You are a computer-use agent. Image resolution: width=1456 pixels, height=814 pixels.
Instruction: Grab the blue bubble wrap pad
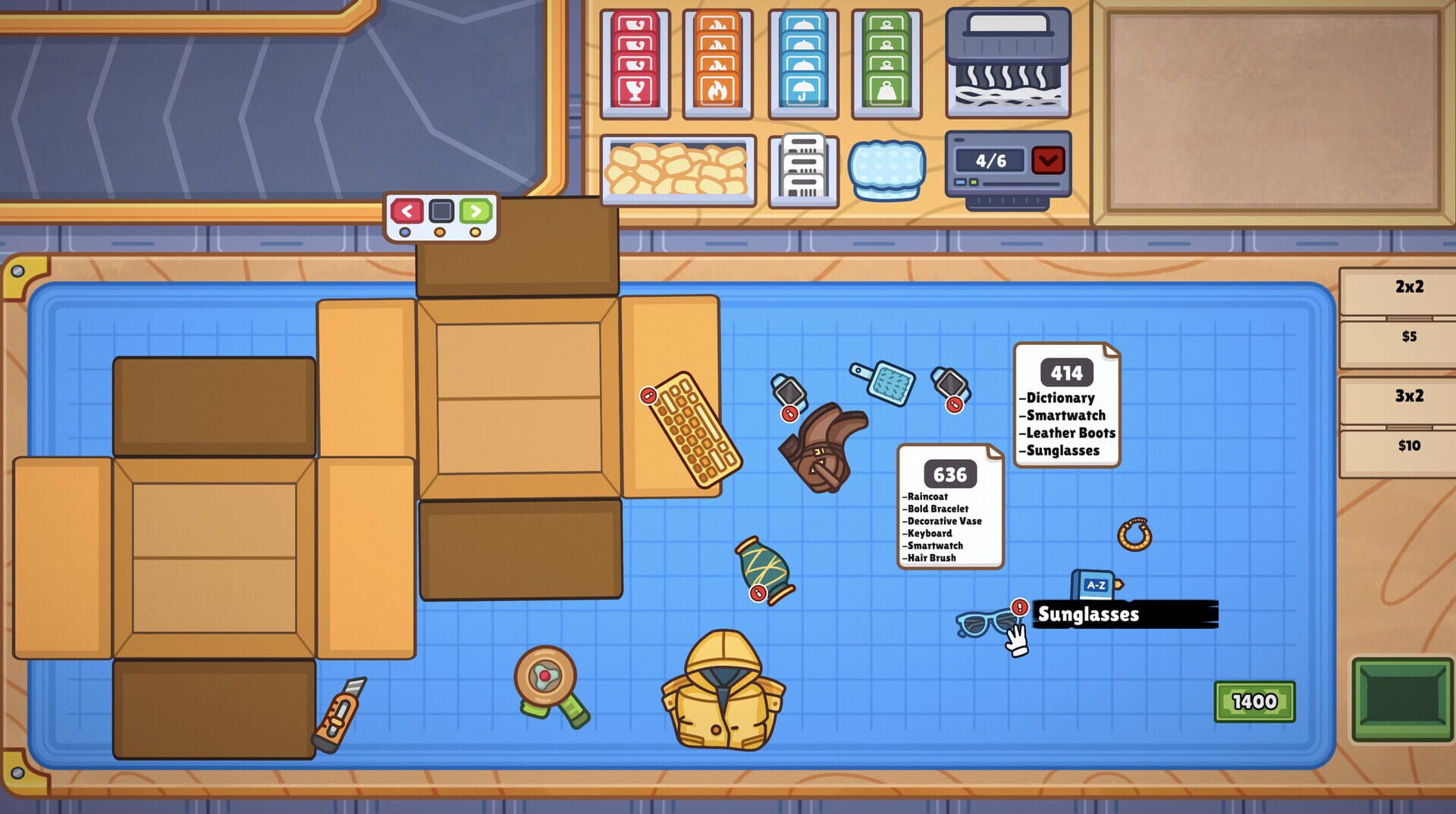886,168
